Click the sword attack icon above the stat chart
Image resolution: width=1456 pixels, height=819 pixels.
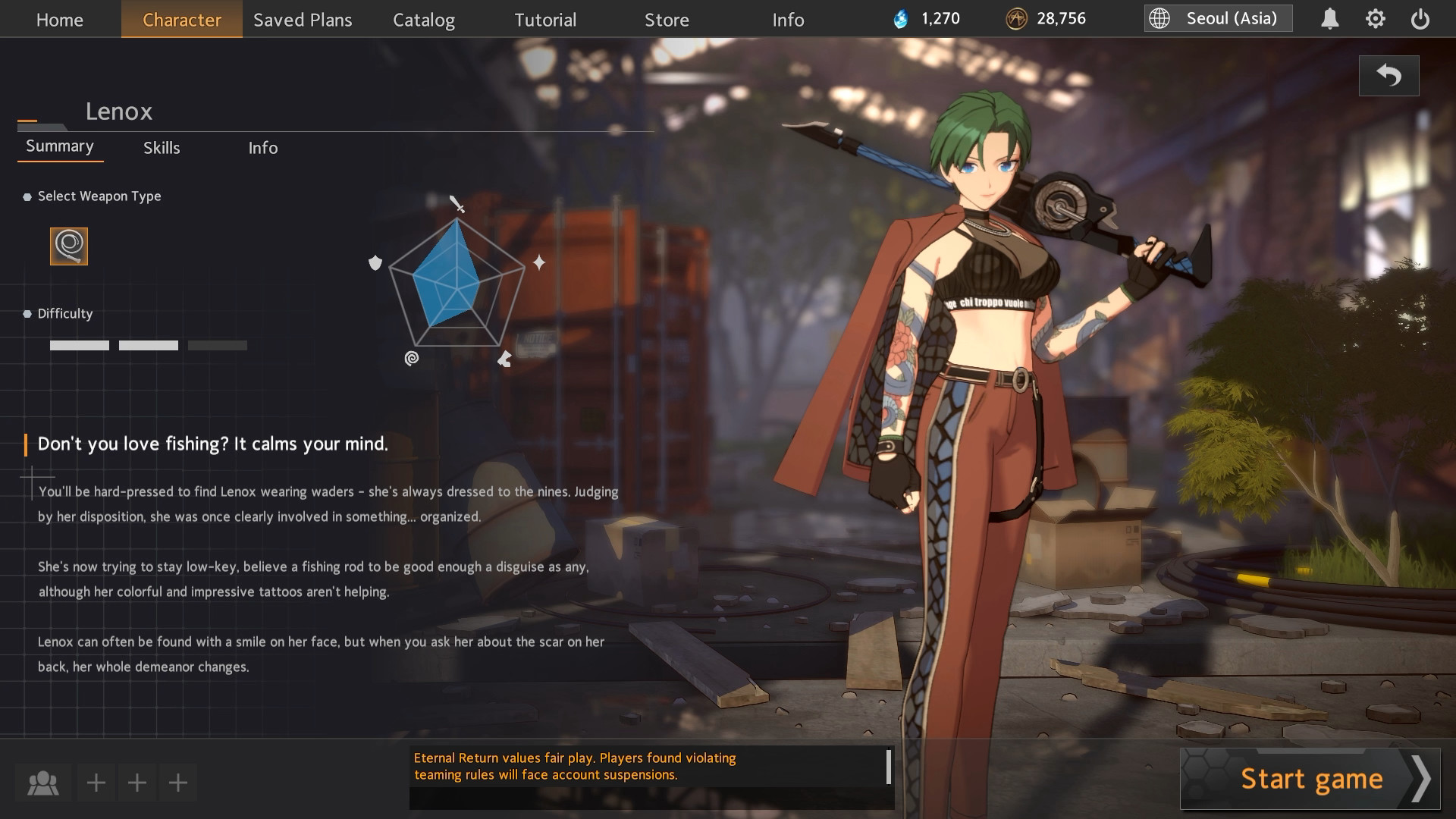[457, 205]
